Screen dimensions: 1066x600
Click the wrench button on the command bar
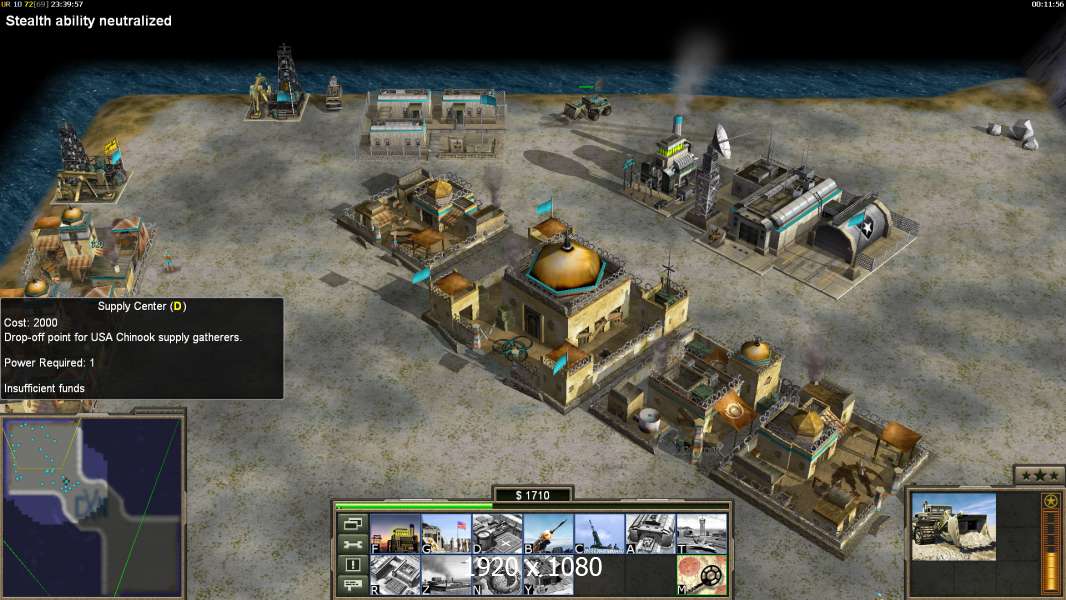point(352,544)
